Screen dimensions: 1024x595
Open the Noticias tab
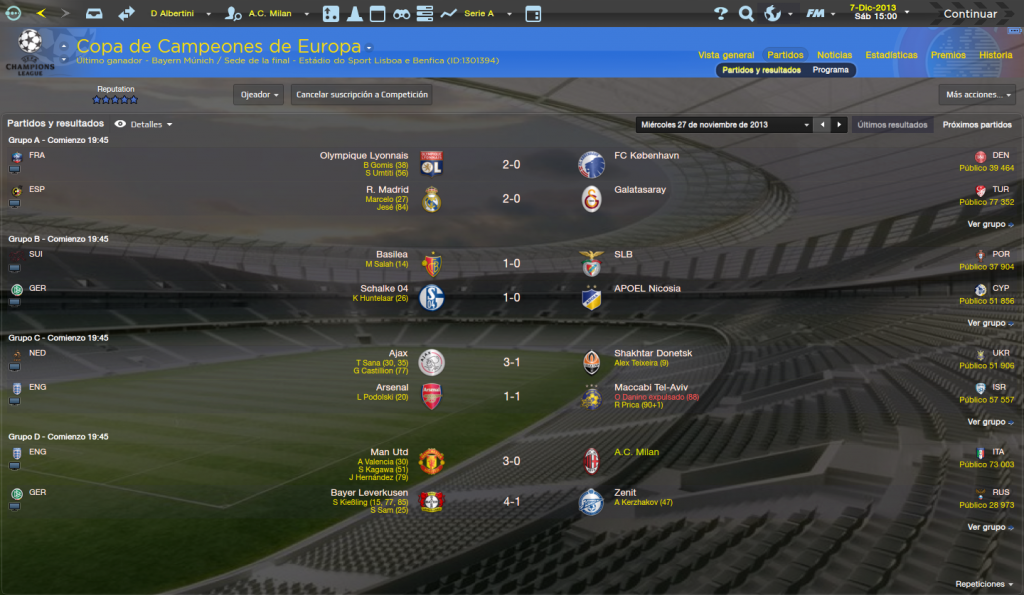point(834,55)
